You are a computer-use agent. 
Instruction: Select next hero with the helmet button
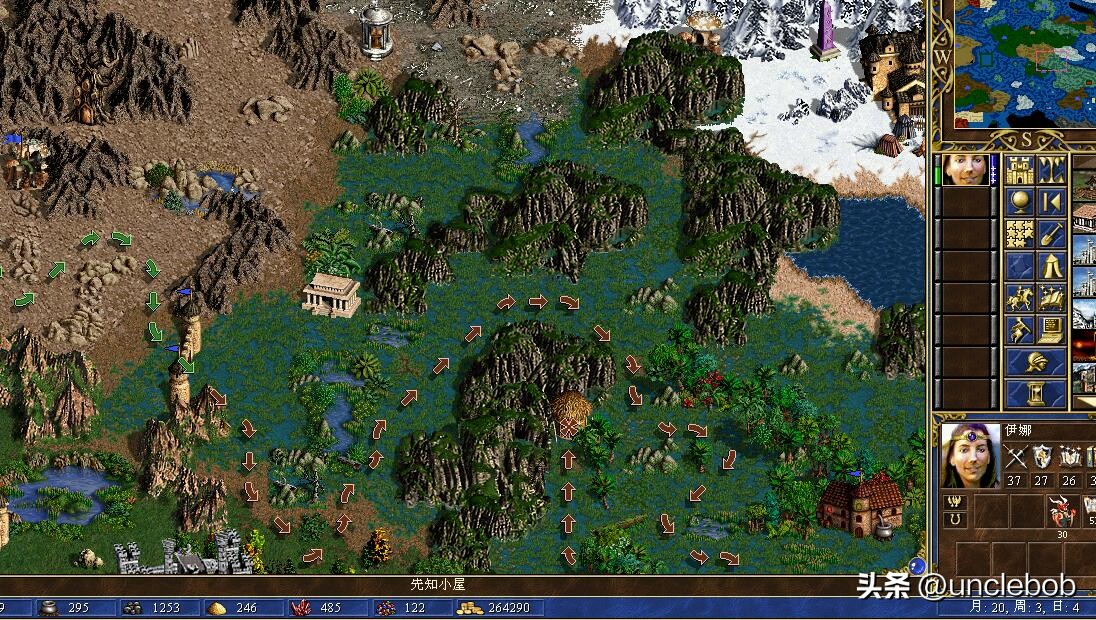(x=1035, y=362)
